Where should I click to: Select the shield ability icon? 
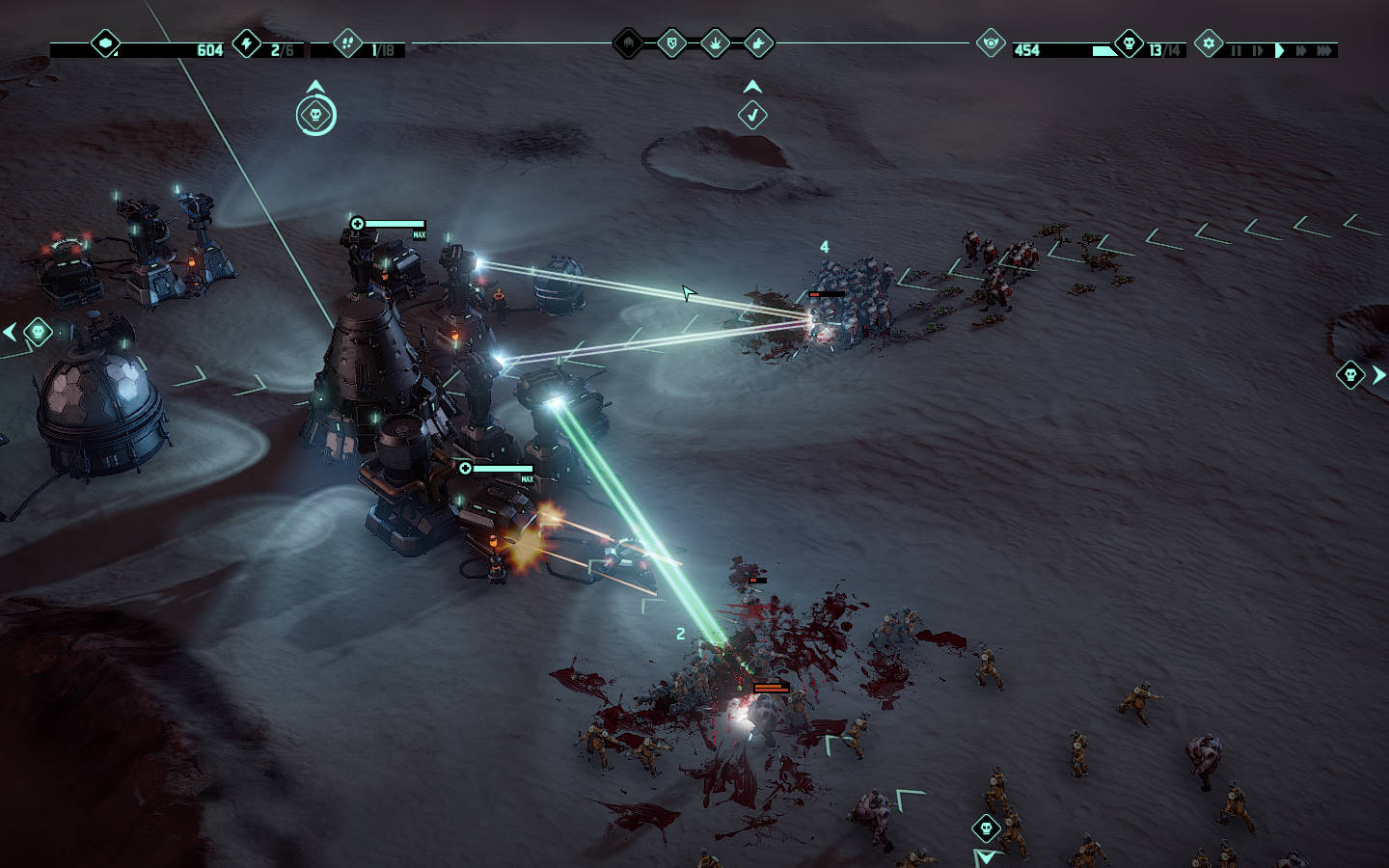[x=671, y=42]
